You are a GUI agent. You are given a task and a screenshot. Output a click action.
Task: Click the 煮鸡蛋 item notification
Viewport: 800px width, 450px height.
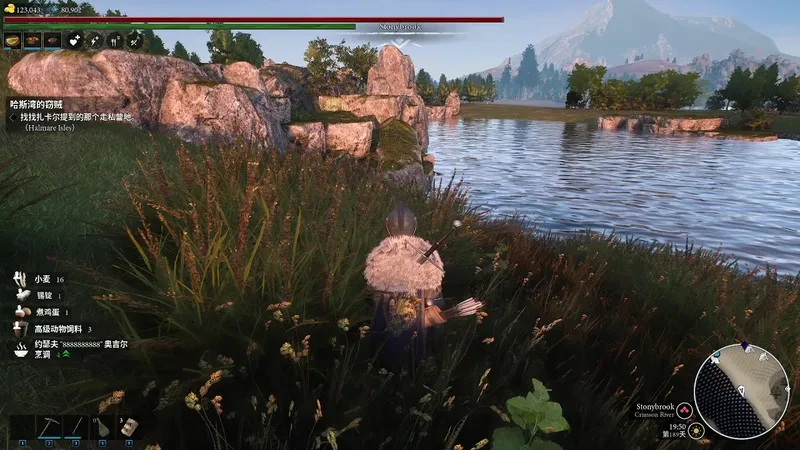click(40, 312)
